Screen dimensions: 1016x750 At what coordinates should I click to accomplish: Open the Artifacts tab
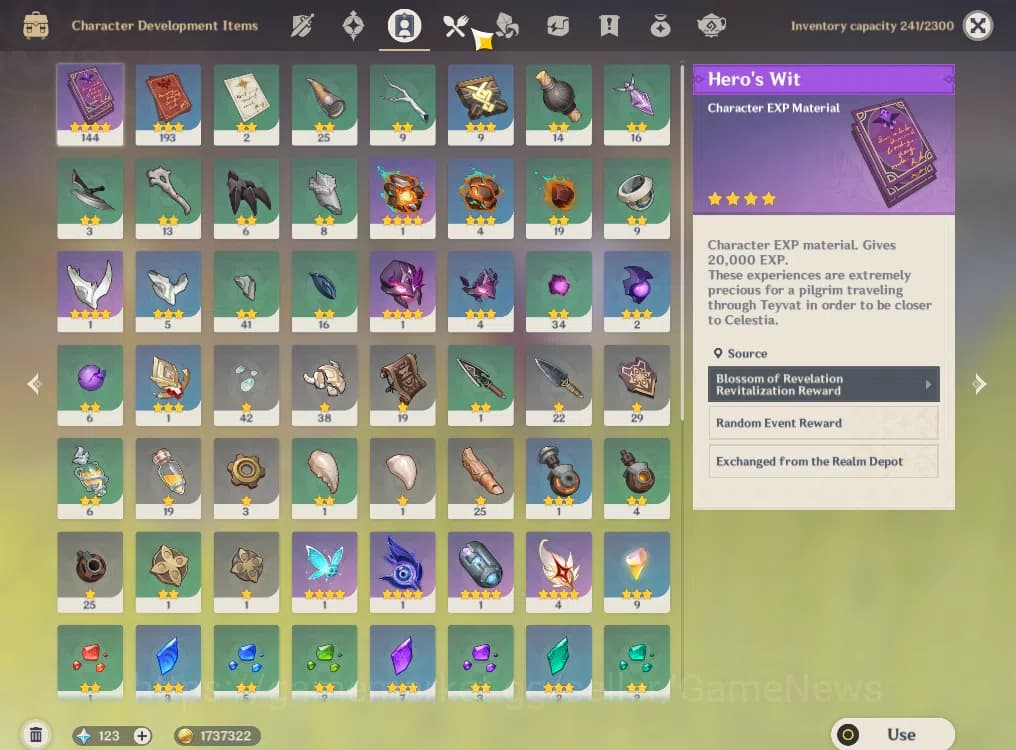[x=353, y=26]
